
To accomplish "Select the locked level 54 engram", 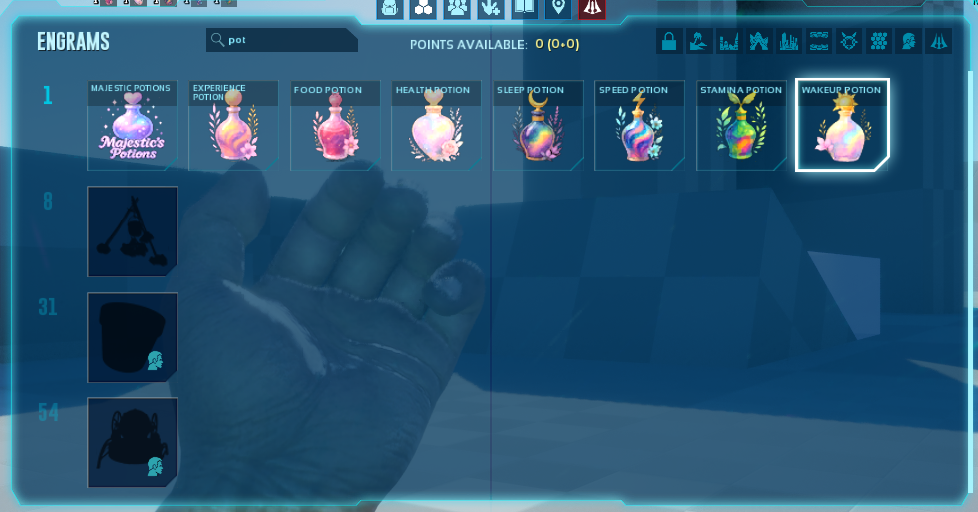I will click(x=132, y=442).
